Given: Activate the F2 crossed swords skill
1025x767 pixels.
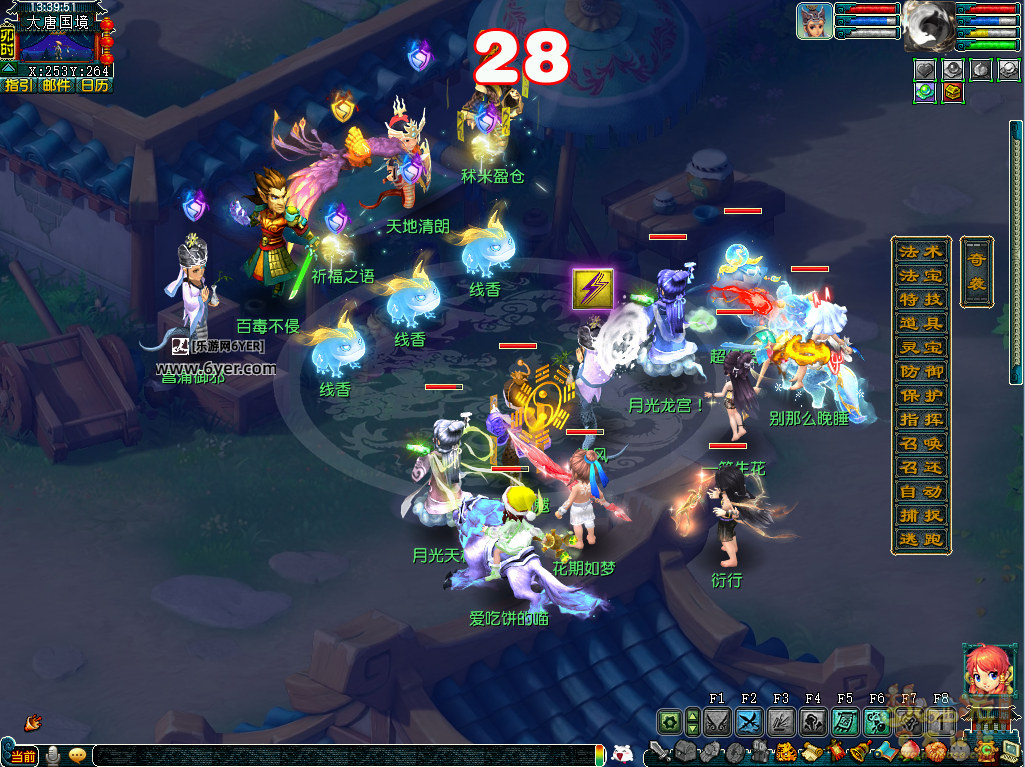Looking at the screenshot, I should tap(750, 721).
